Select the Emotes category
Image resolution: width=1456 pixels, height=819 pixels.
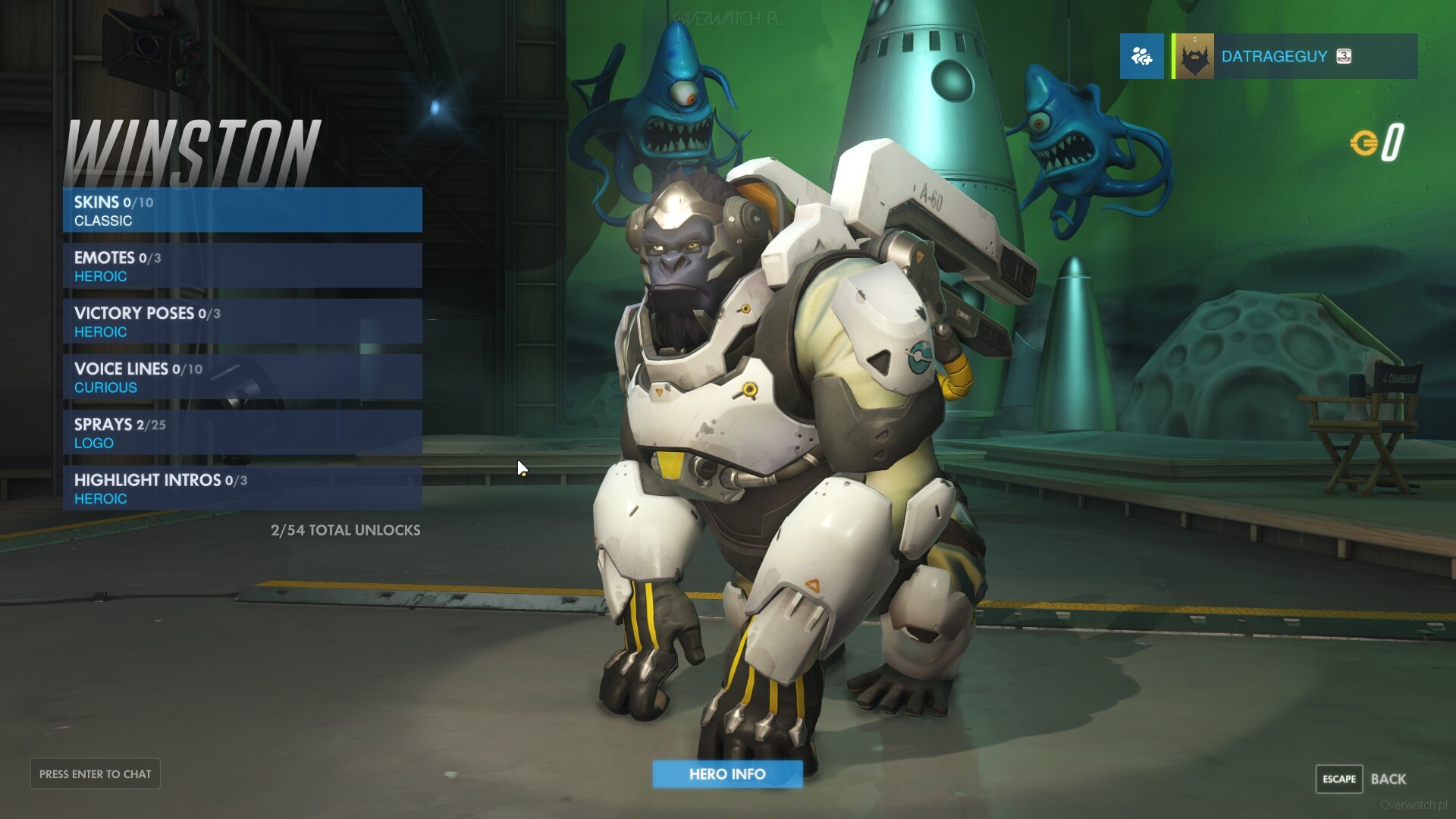coord(242,266)
